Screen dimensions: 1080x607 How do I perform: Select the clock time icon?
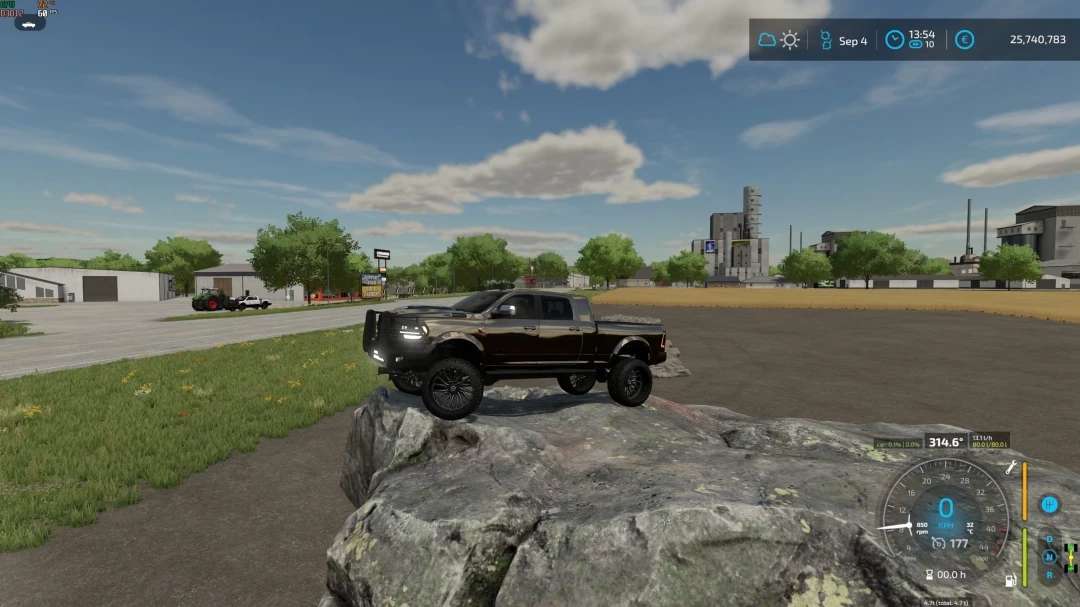click(x=894, y=40)
